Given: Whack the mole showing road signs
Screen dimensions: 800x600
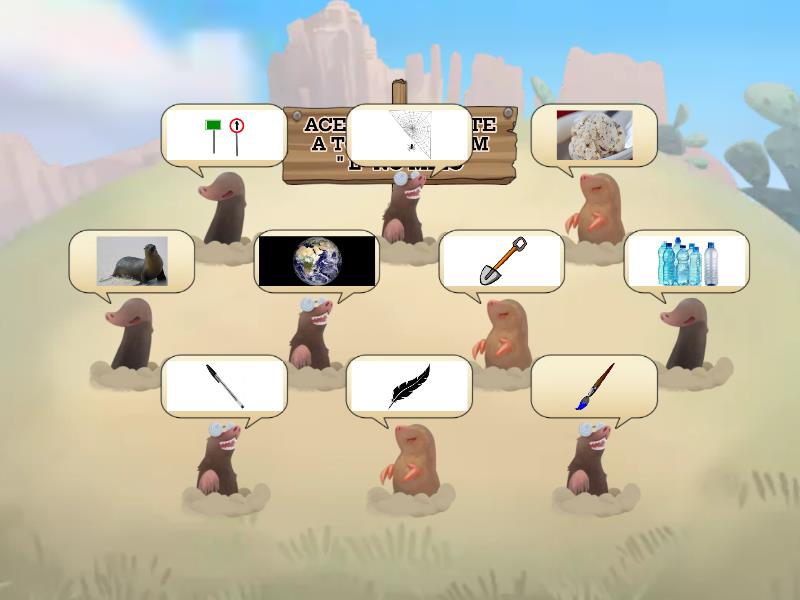Looking at the screenshot, I should (x=224, y=136).
